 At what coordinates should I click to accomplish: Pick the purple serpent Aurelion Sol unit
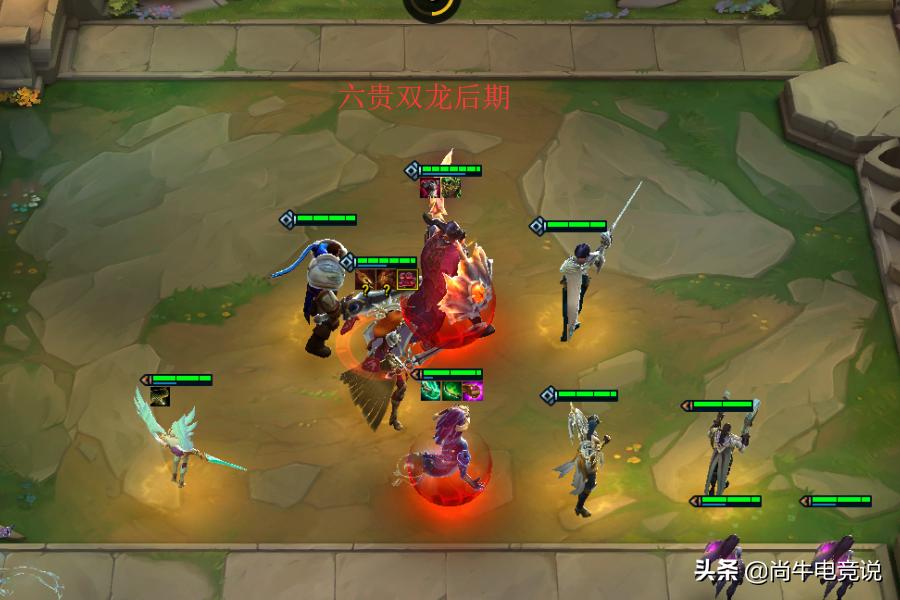click(x=447, y=455)
